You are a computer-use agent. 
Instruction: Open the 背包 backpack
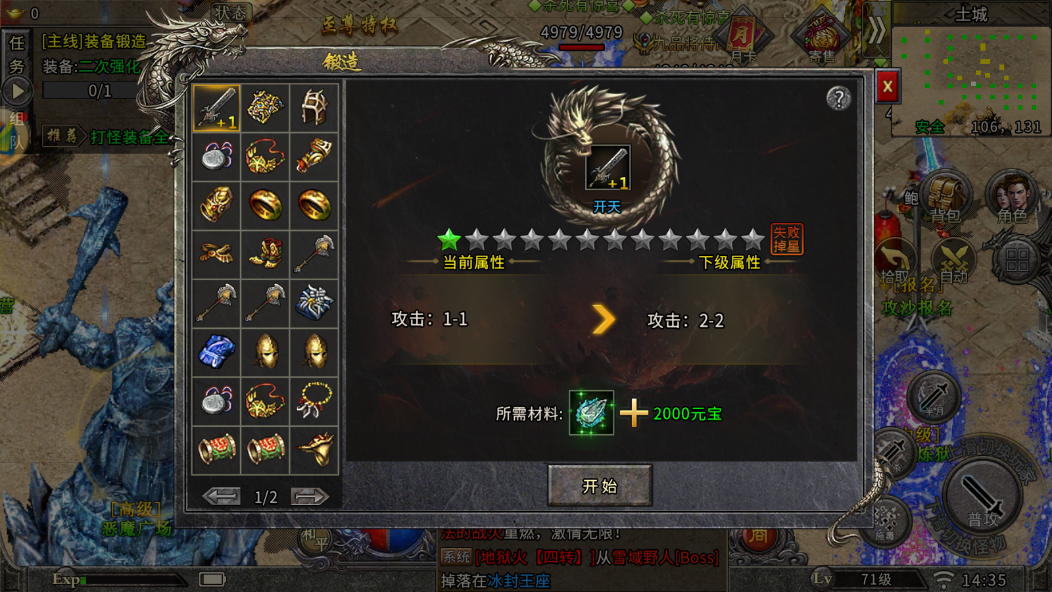(944, 198)
